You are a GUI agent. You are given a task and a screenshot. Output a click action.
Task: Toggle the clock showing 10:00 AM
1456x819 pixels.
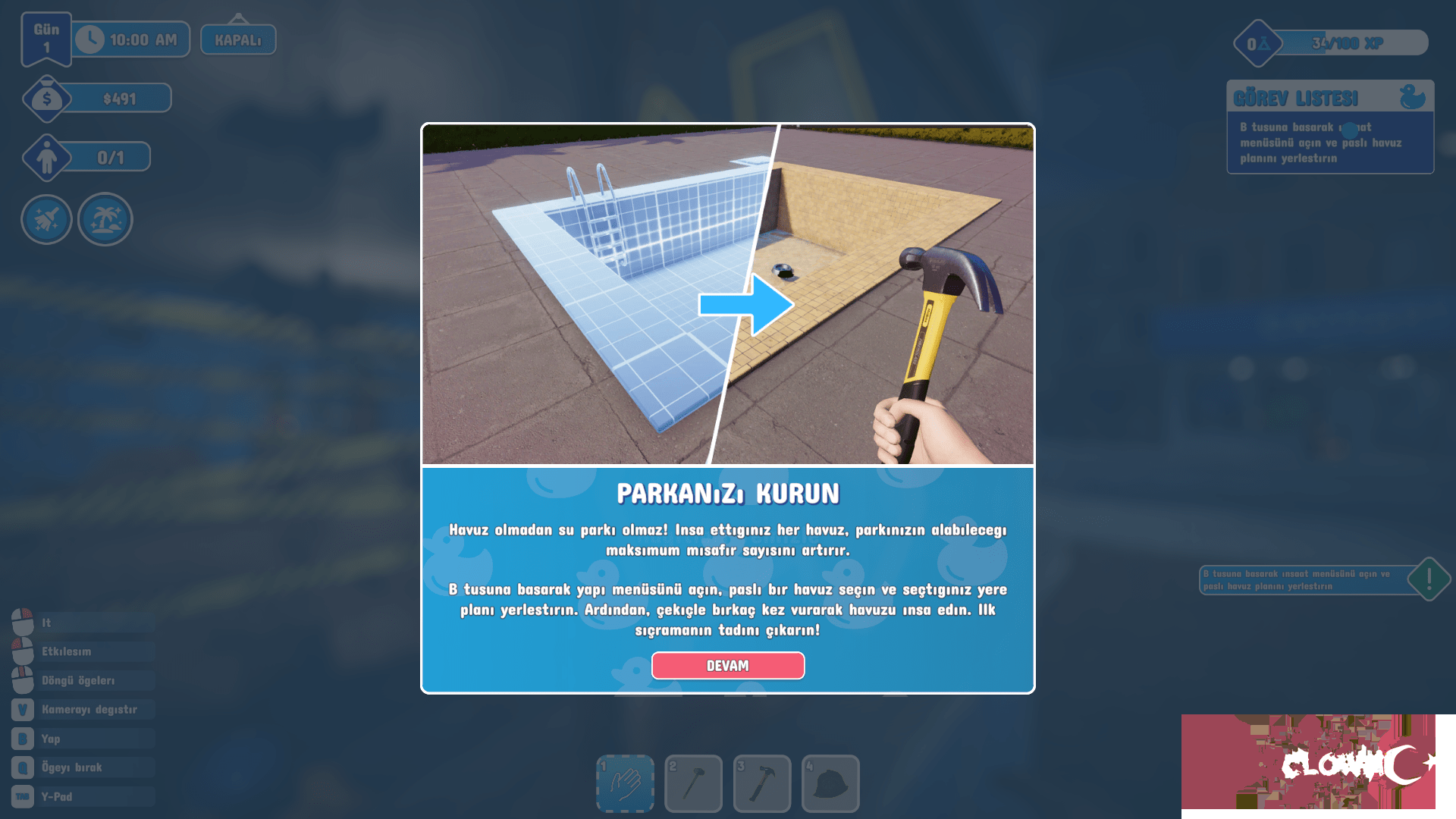point(131,38)
